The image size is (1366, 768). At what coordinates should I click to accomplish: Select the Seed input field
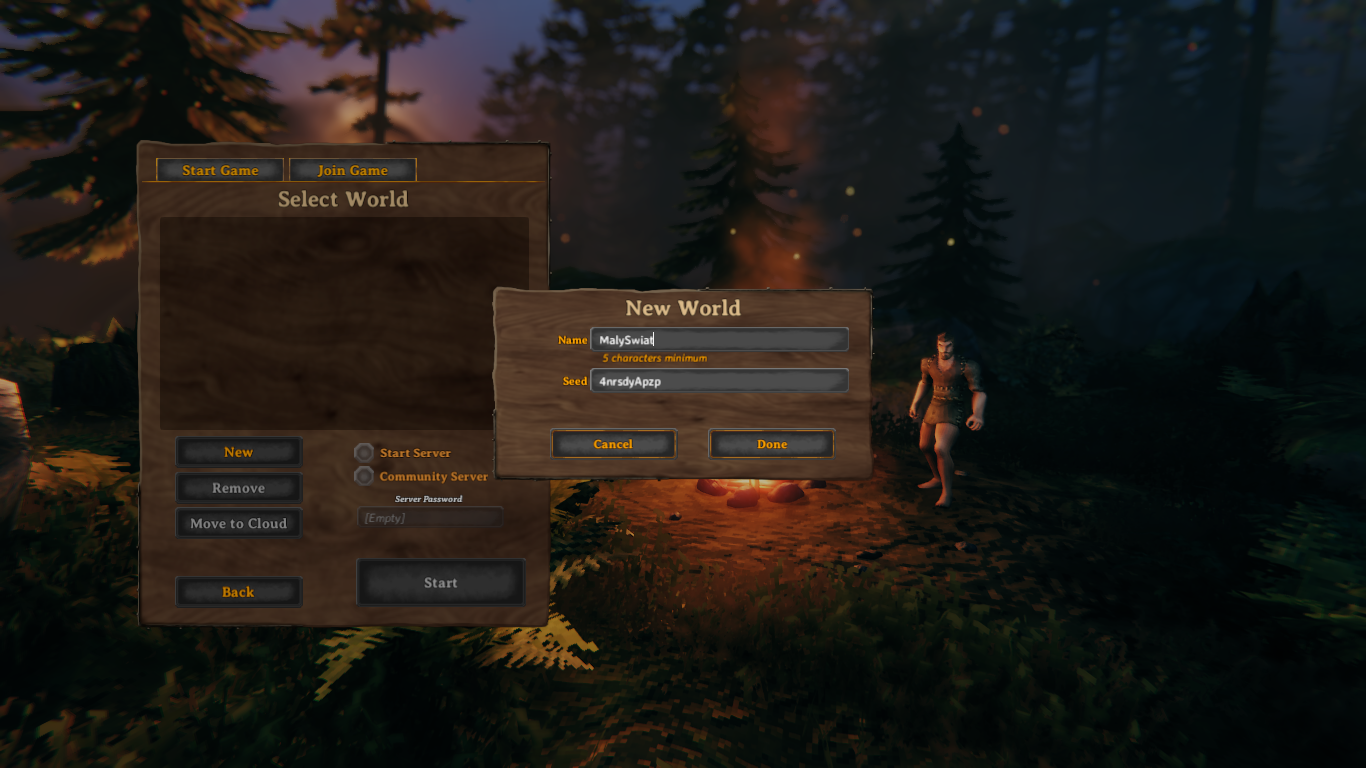(x=719, y=381)
